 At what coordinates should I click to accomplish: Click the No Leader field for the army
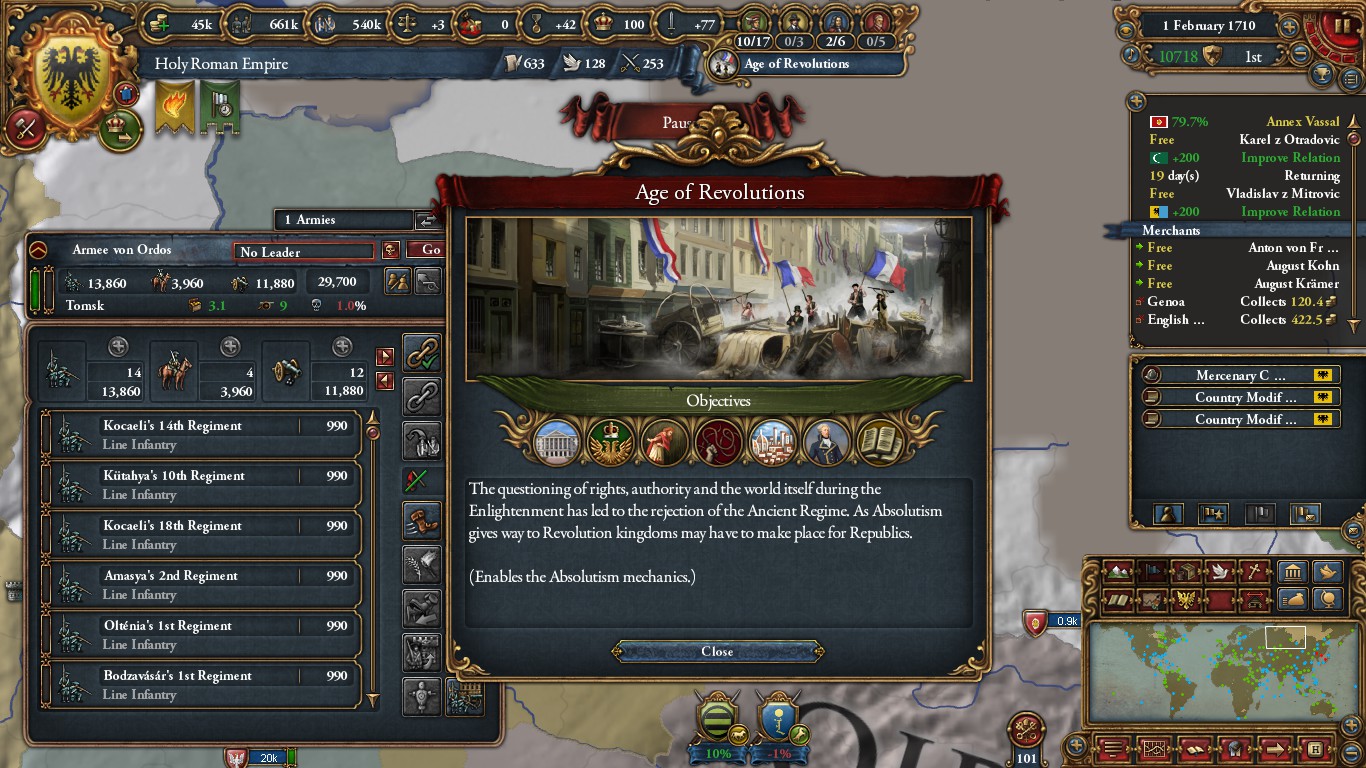[x=303, y=252]
